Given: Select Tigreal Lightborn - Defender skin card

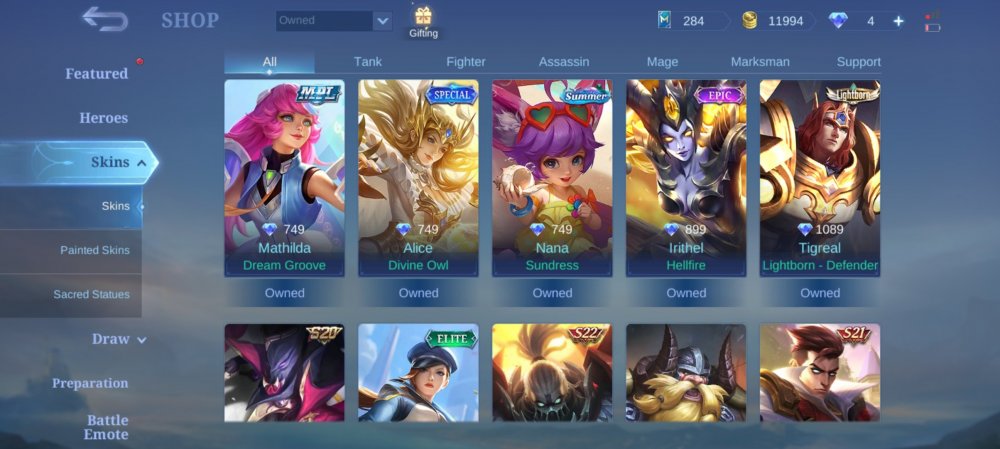Looking at the screenshot, I should click(820, 178).
